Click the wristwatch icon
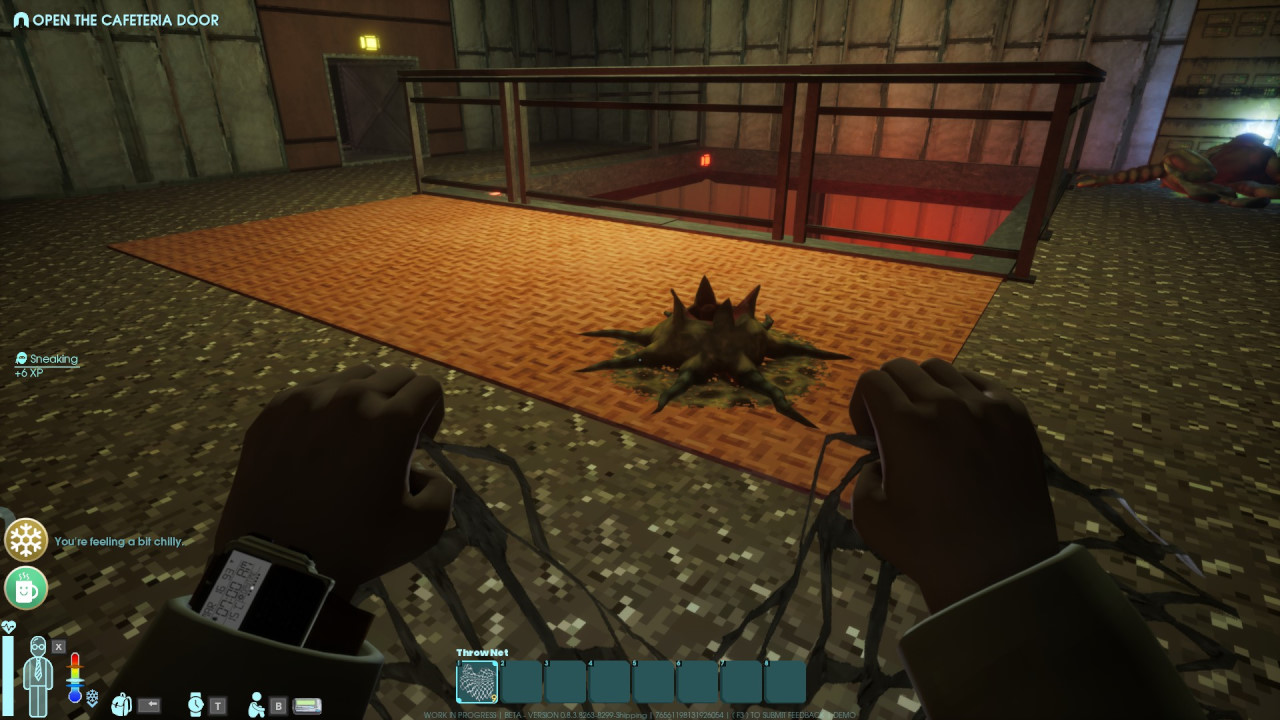Screen dimensions: 1280x720 [195, 704]
